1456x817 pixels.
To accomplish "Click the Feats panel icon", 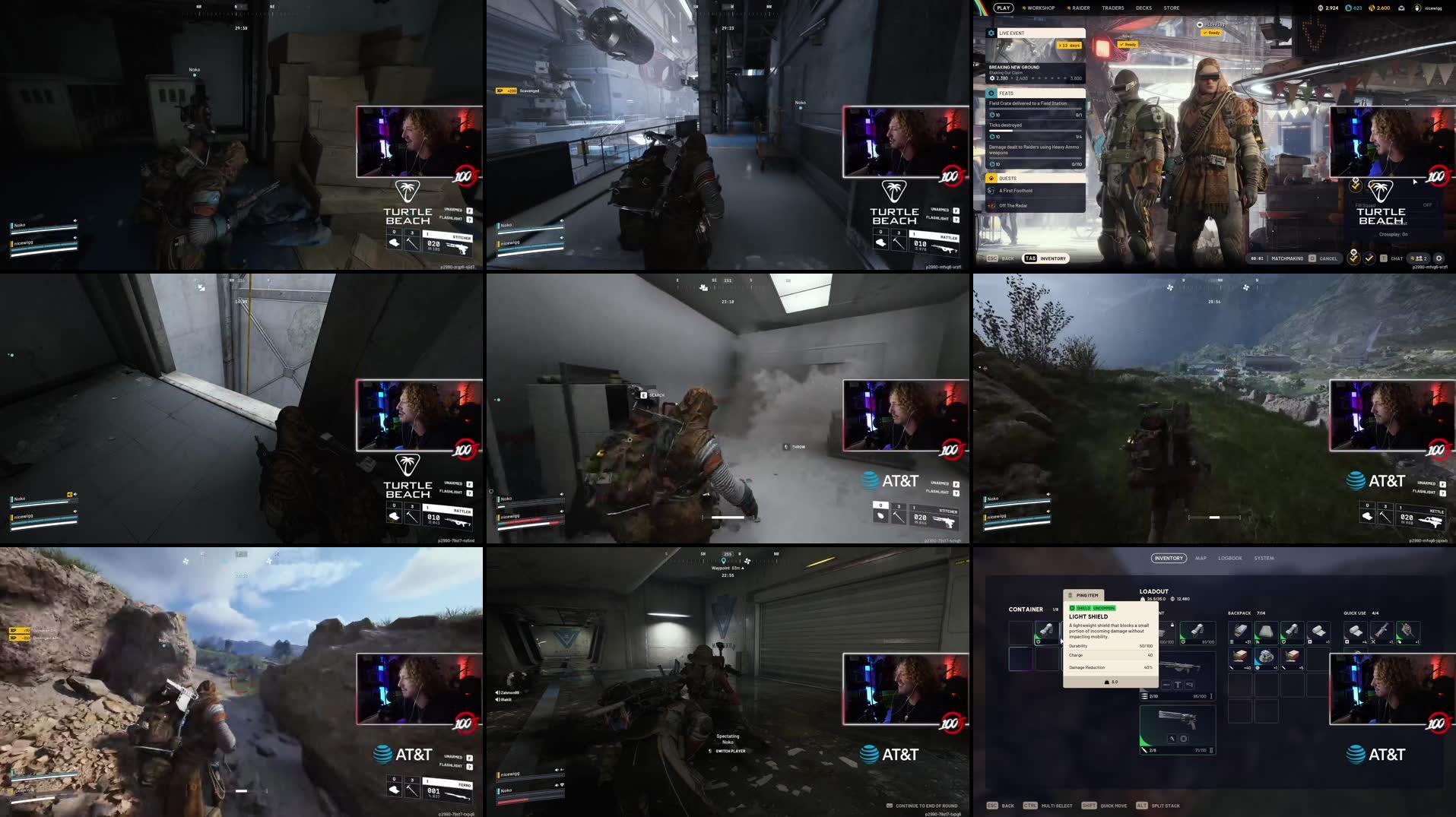I will (991, 93).
